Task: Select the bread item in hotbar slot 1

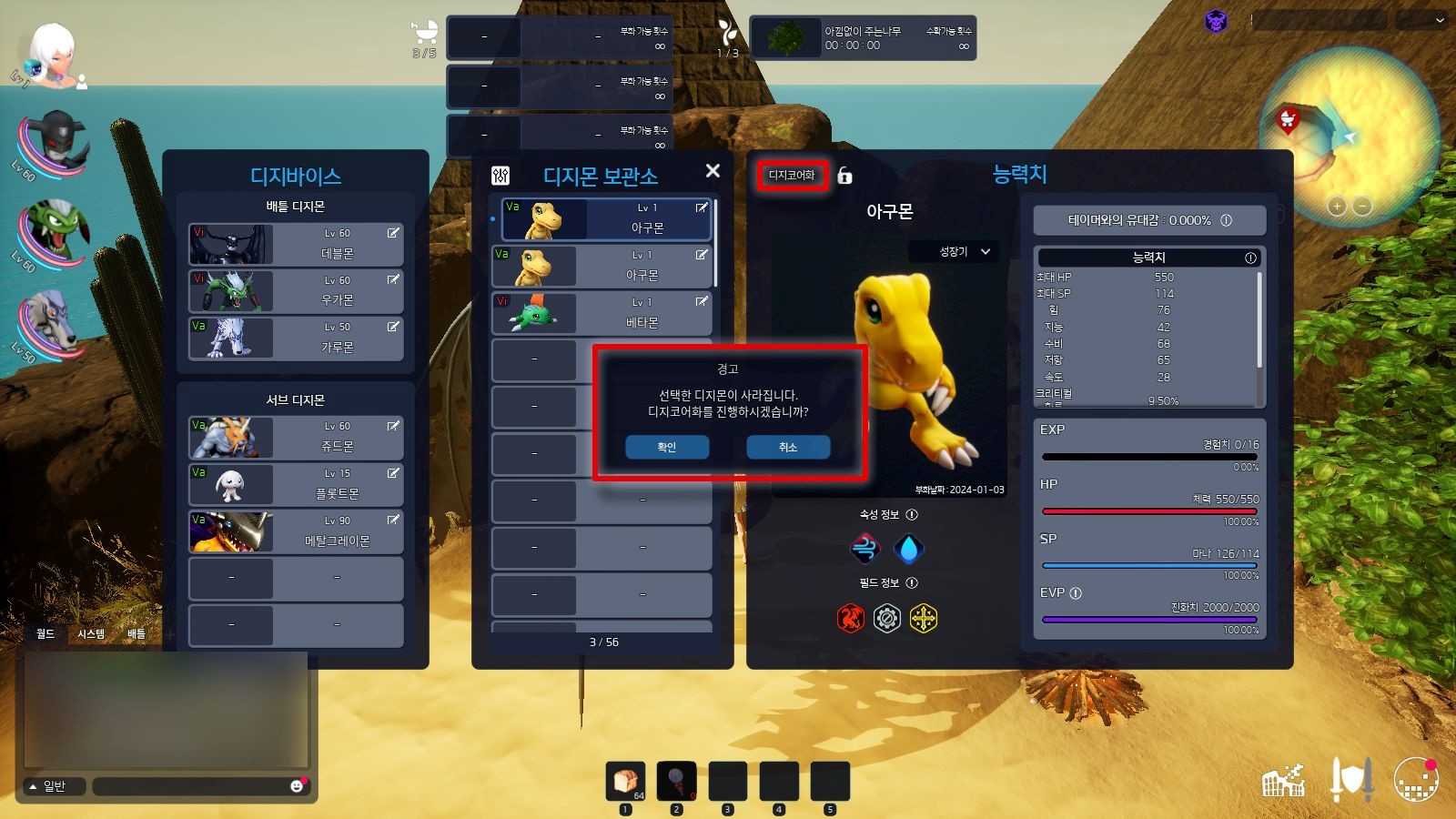Action: coord(624,781)
